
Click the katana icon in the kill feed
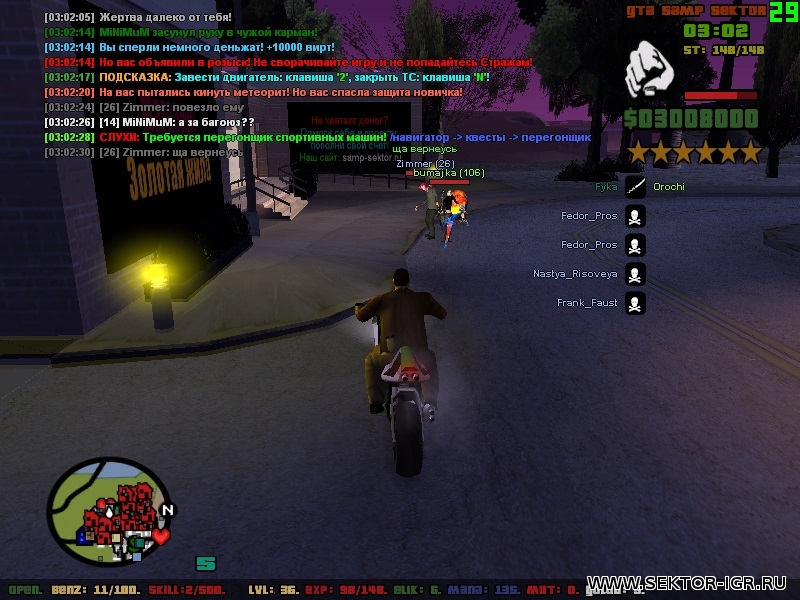tap(635, 186)
